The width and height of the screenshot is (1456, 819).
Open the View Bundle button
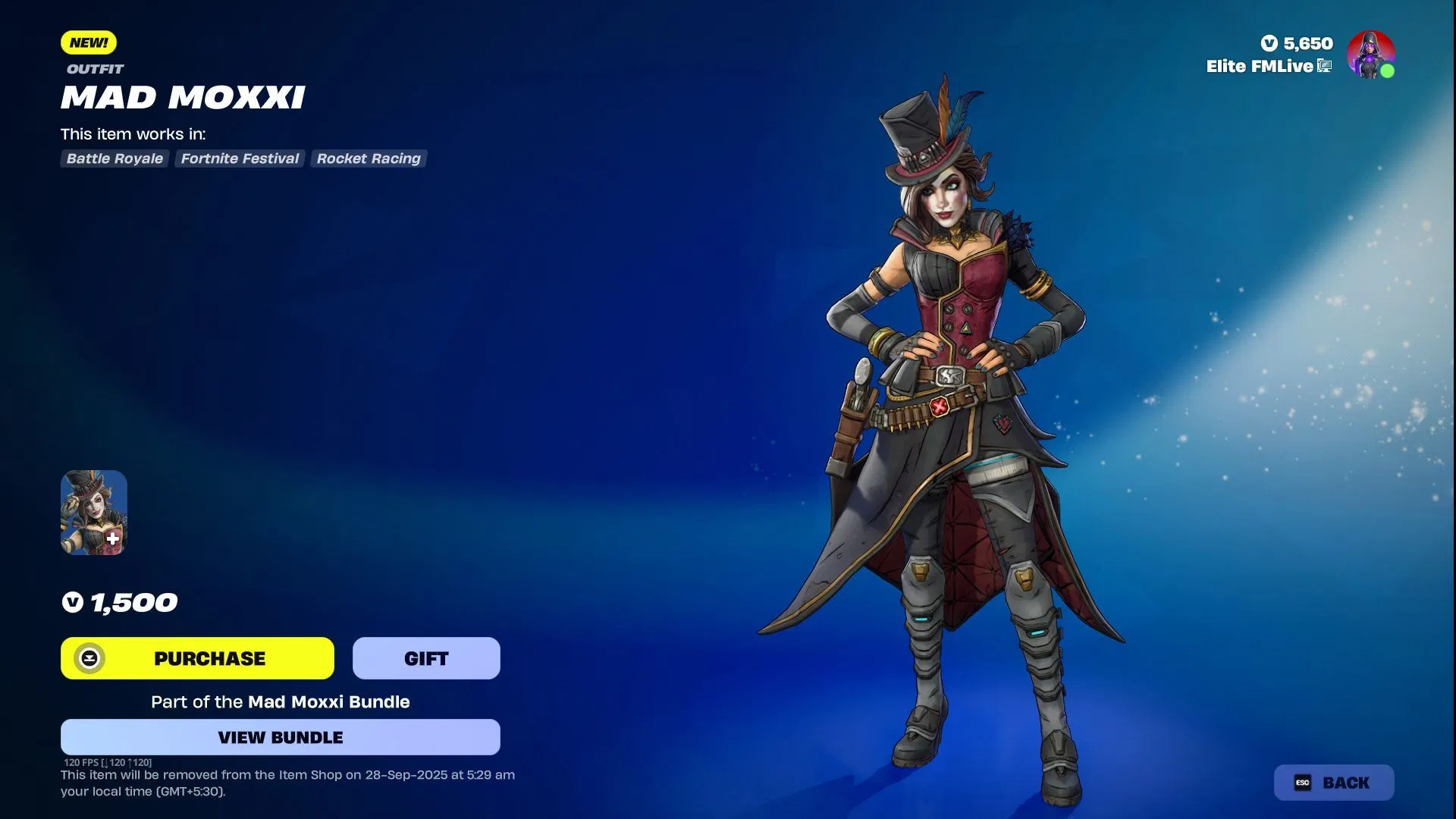point(280,737)
